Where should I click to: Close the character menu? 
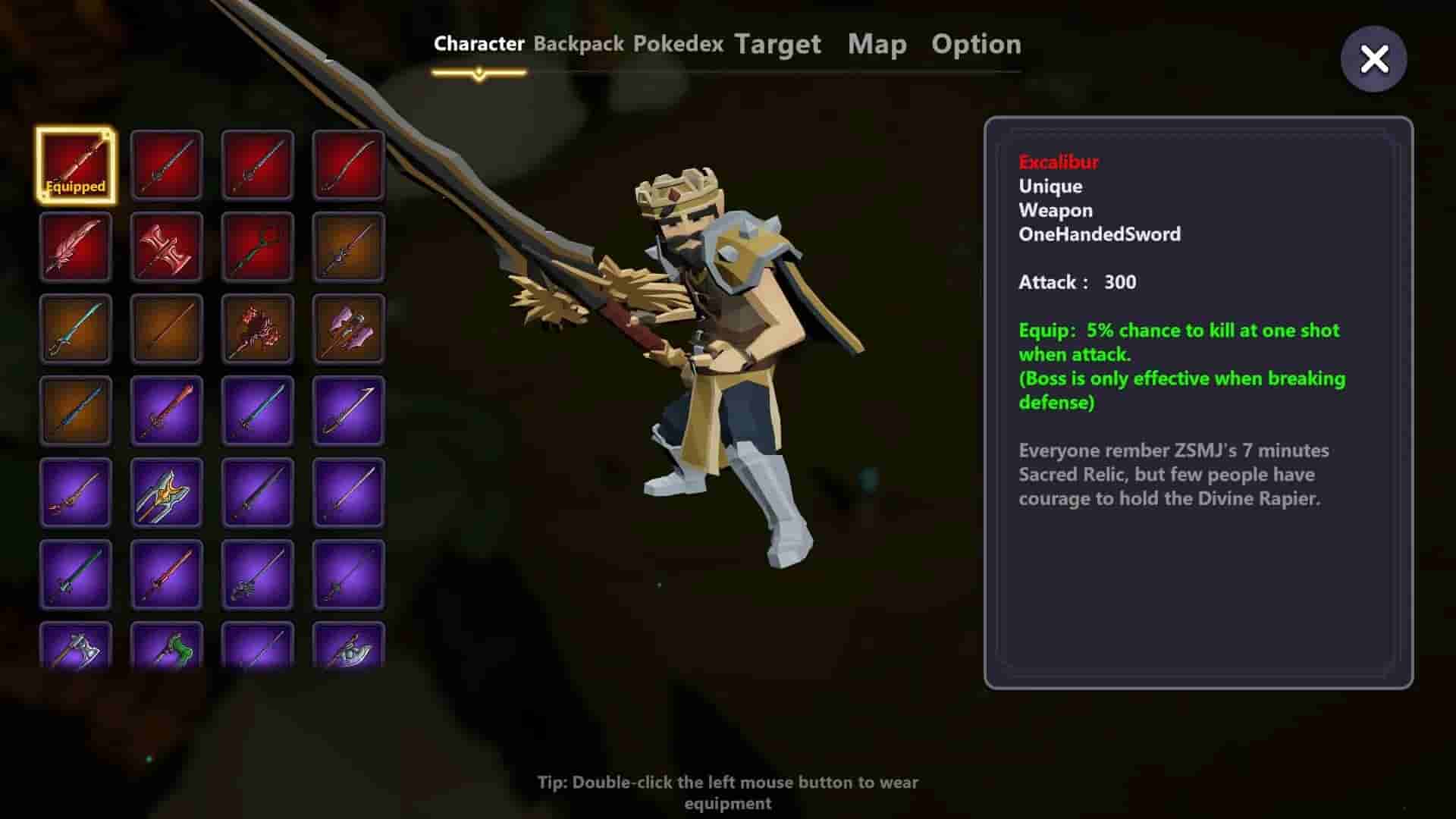pyautogui.click(x=1373, y=59)
